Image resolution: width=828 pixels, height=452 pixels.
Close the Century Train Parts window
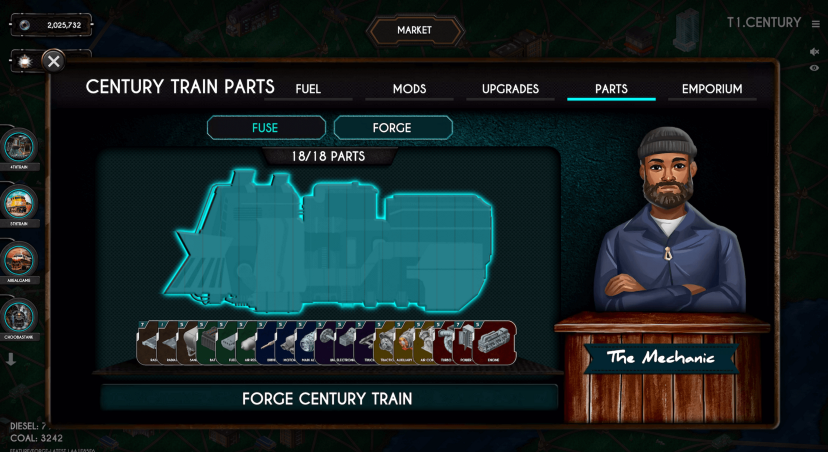pyautogui.click(x=54, y=61)
